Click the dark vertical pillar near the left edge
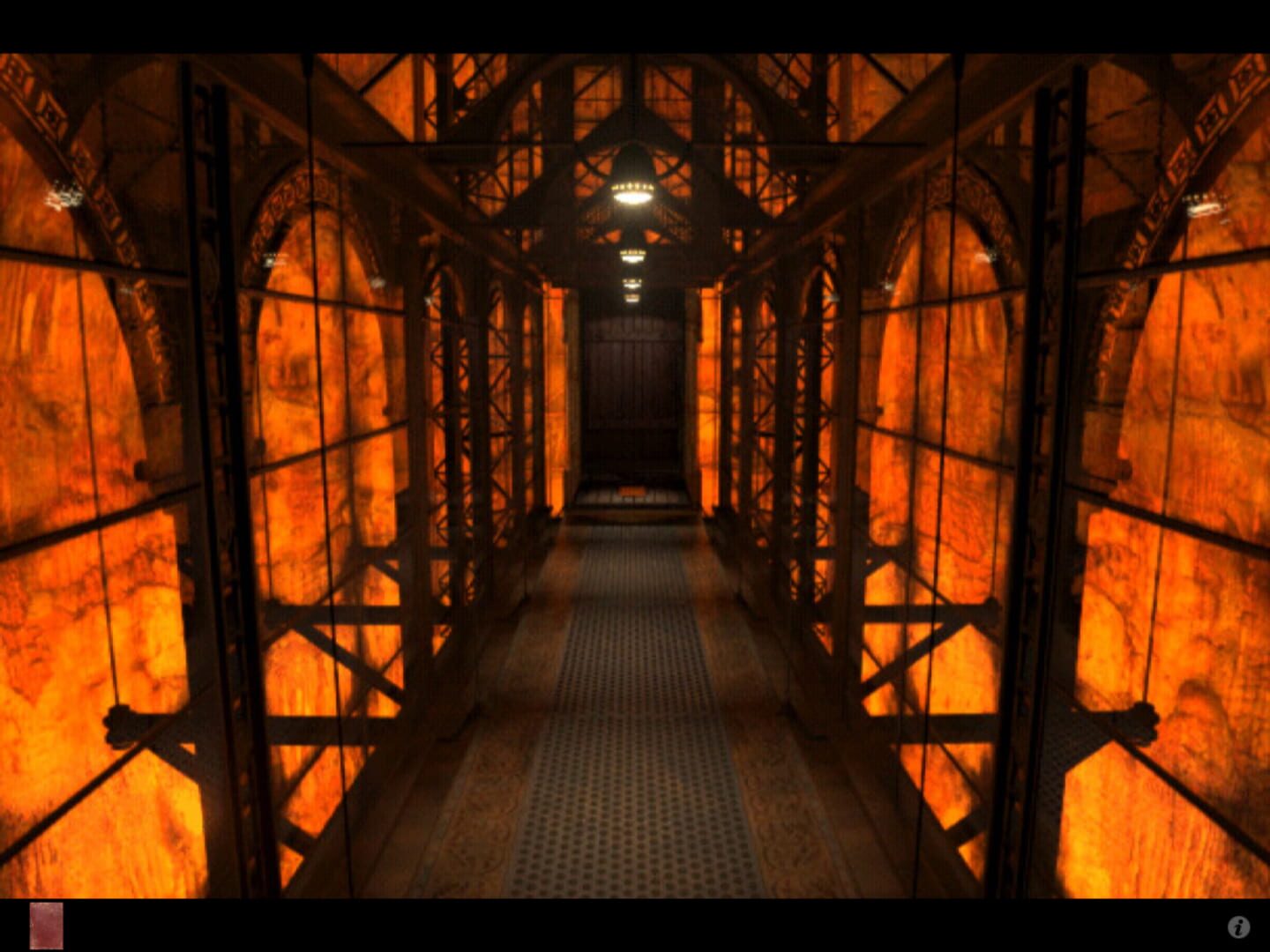This screenshot has width=1270, height=952. click(207, 441)
